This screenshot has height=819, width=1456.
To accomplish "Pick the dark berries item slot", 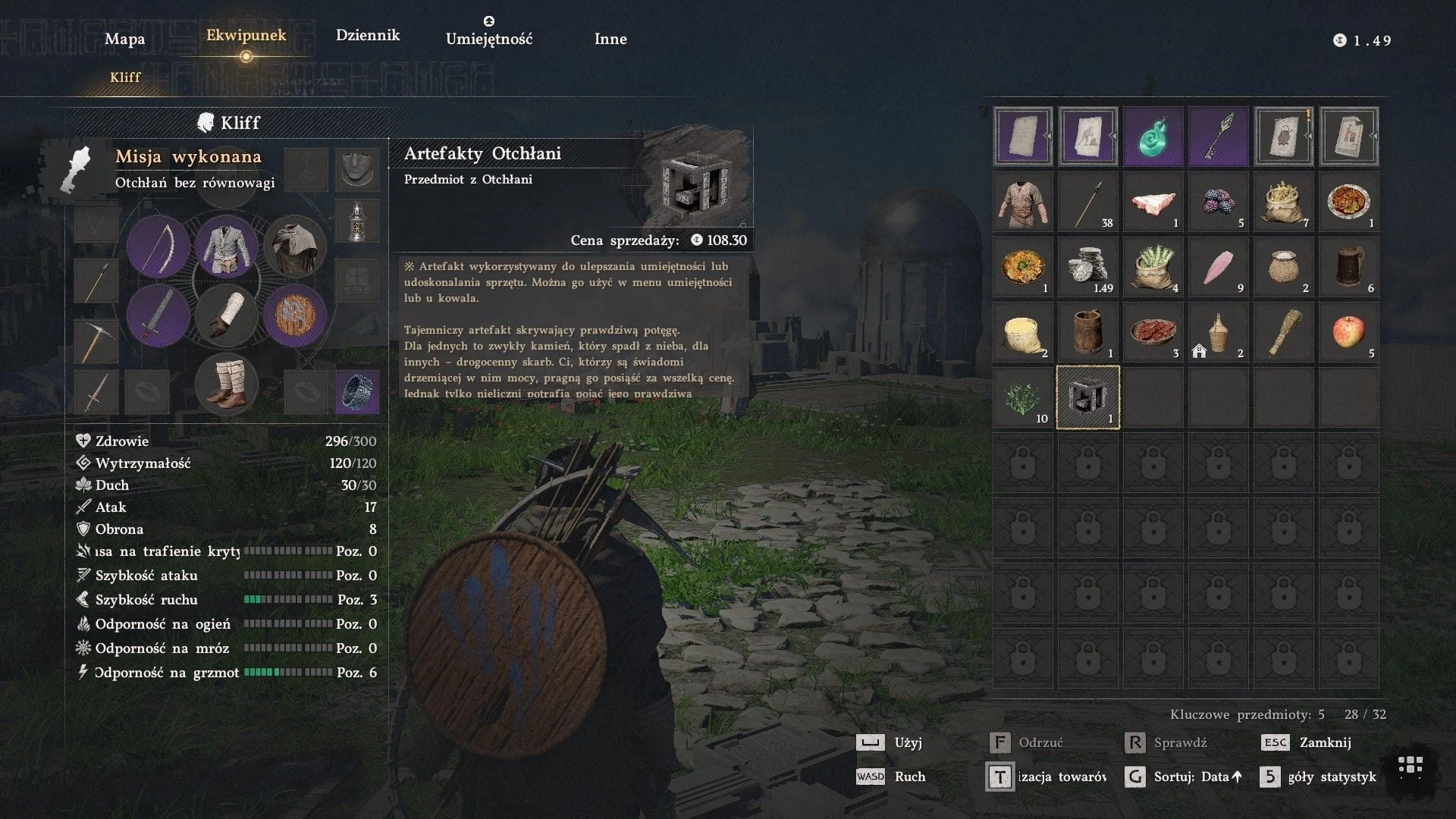I will 1218,202.
